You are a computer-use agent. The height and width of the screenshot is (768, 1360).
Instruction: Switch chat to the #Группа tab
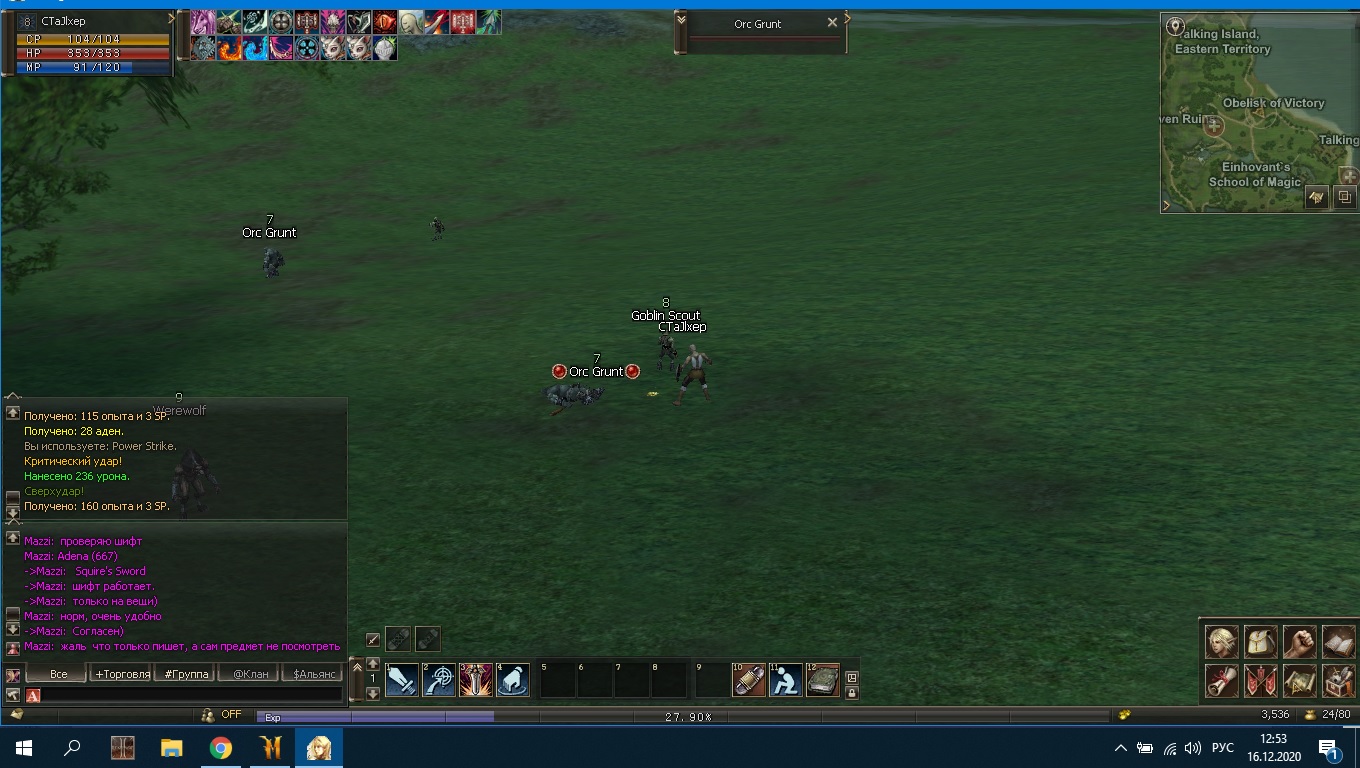[x=187, y=674]
